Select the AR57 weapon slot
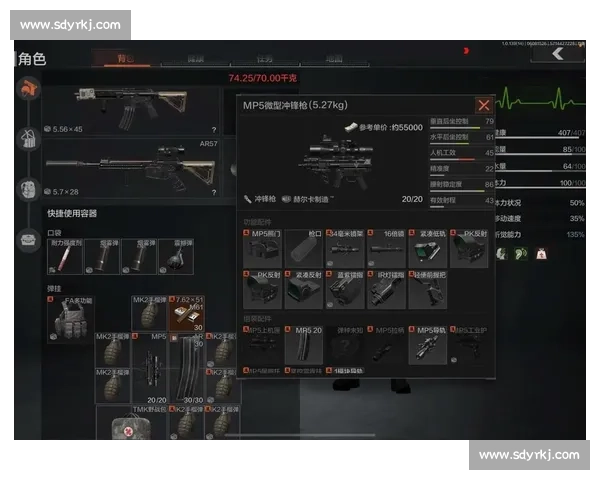 click(132, 167)
